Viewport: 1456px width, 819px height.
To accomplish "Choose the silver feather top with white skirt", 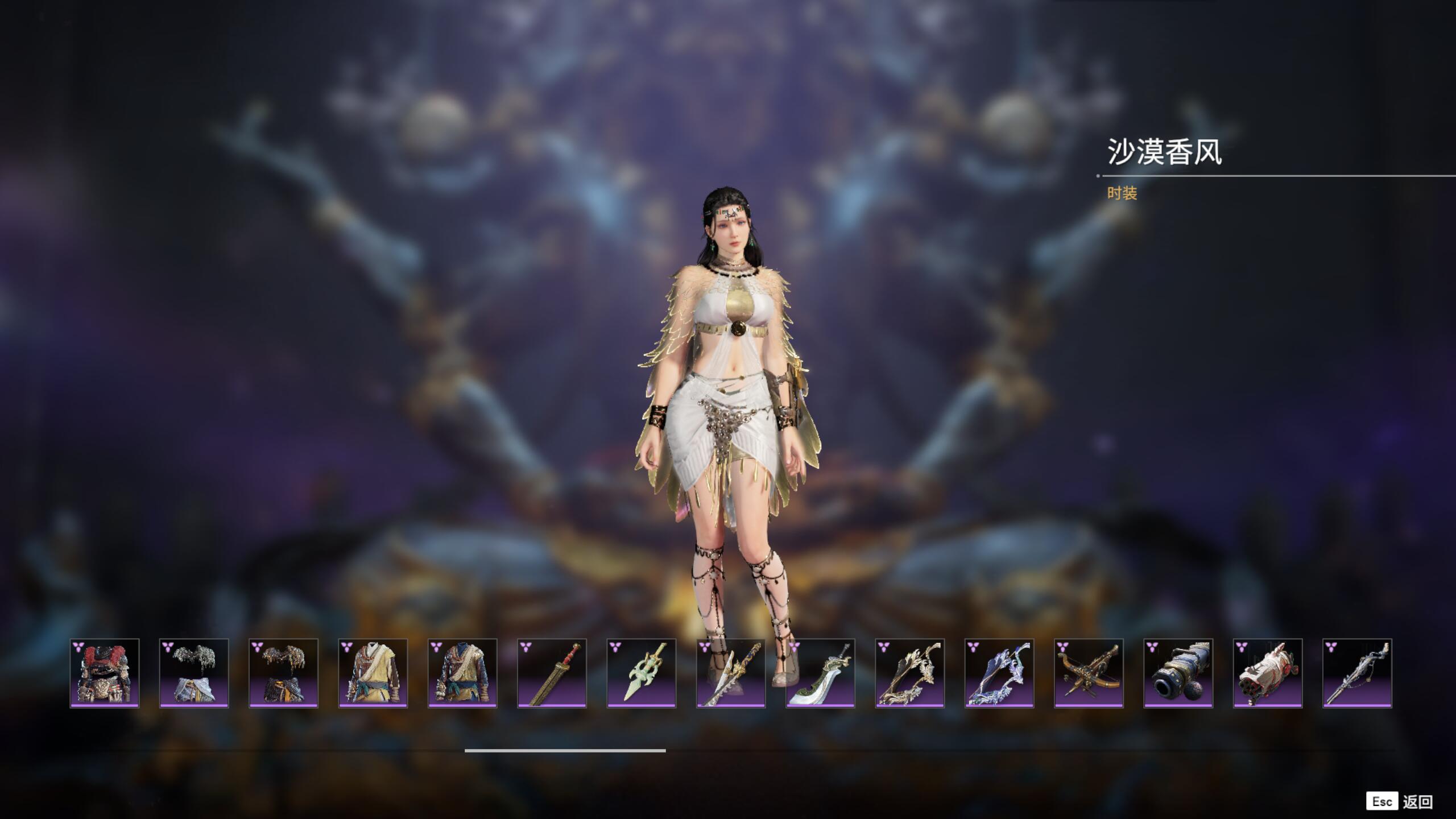I will pos(194,673).
